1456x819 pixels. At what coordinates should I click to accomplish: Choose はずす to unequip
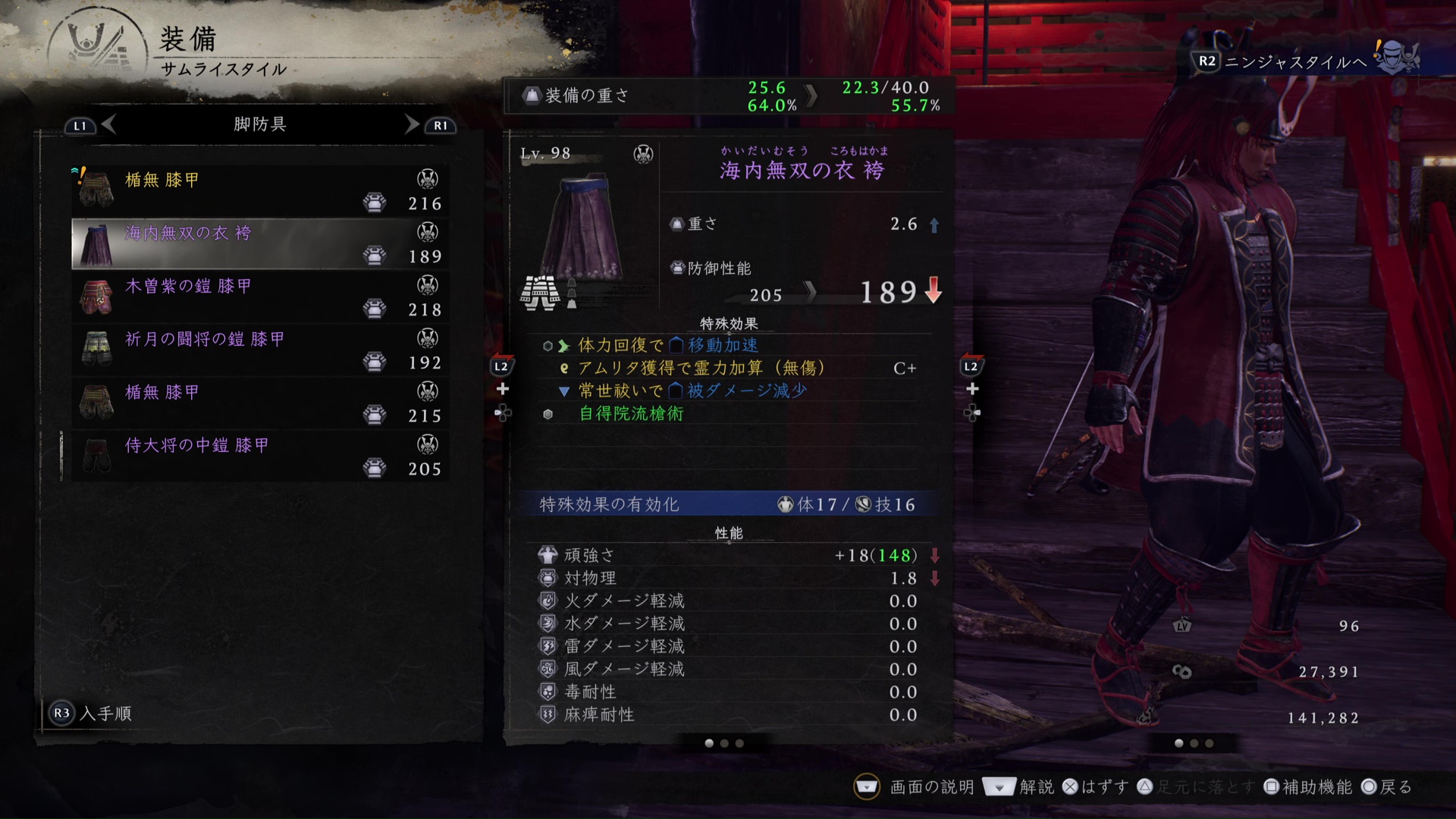1095,787
